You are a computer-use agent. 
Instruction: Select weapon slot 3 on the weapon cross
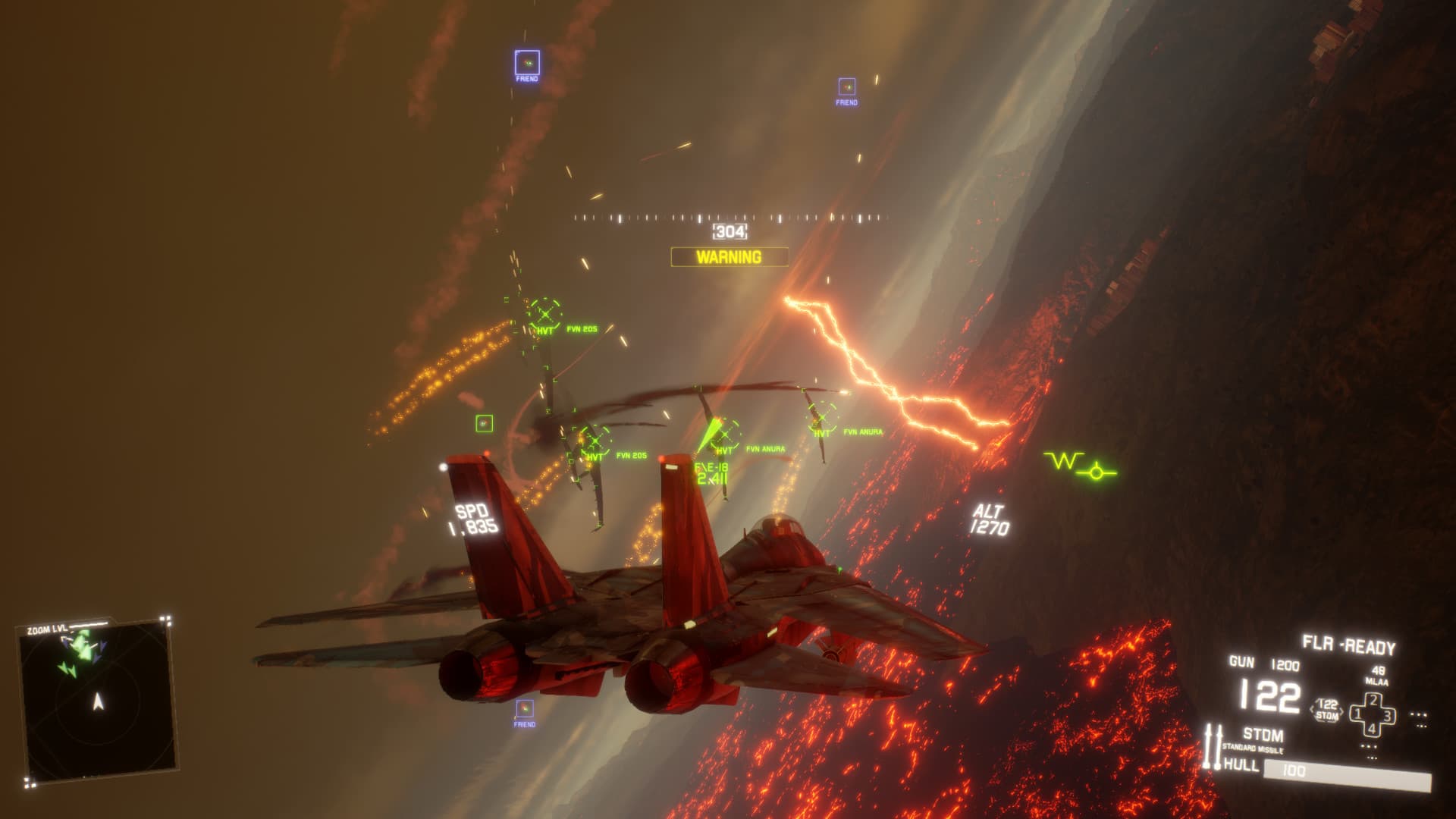coord(1386,714)
